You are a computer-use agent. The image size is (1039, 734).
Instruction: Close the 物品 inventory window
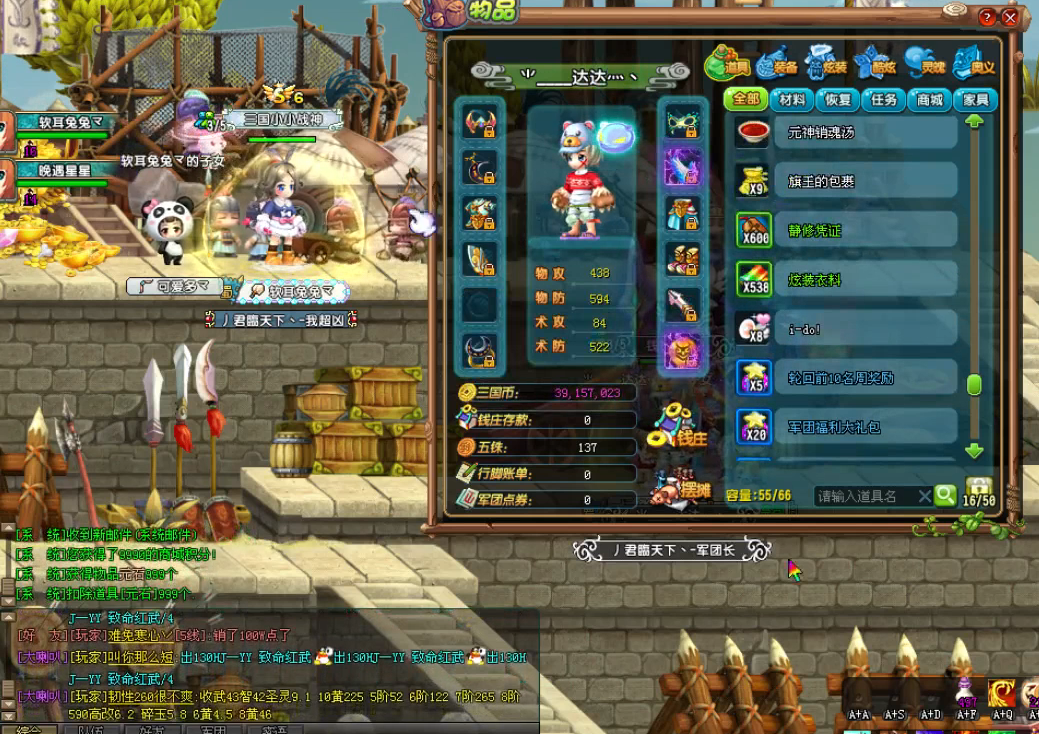pyautogui.click(x=1010, y=17)
